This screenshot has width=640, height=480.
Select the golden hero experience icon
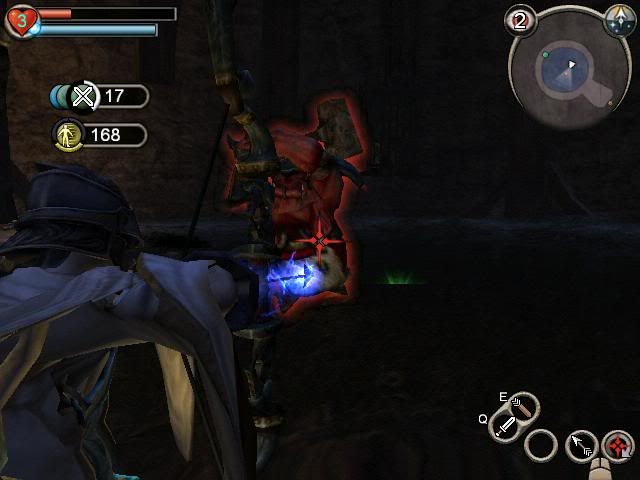pyautogui.click(x=67, y=135)
